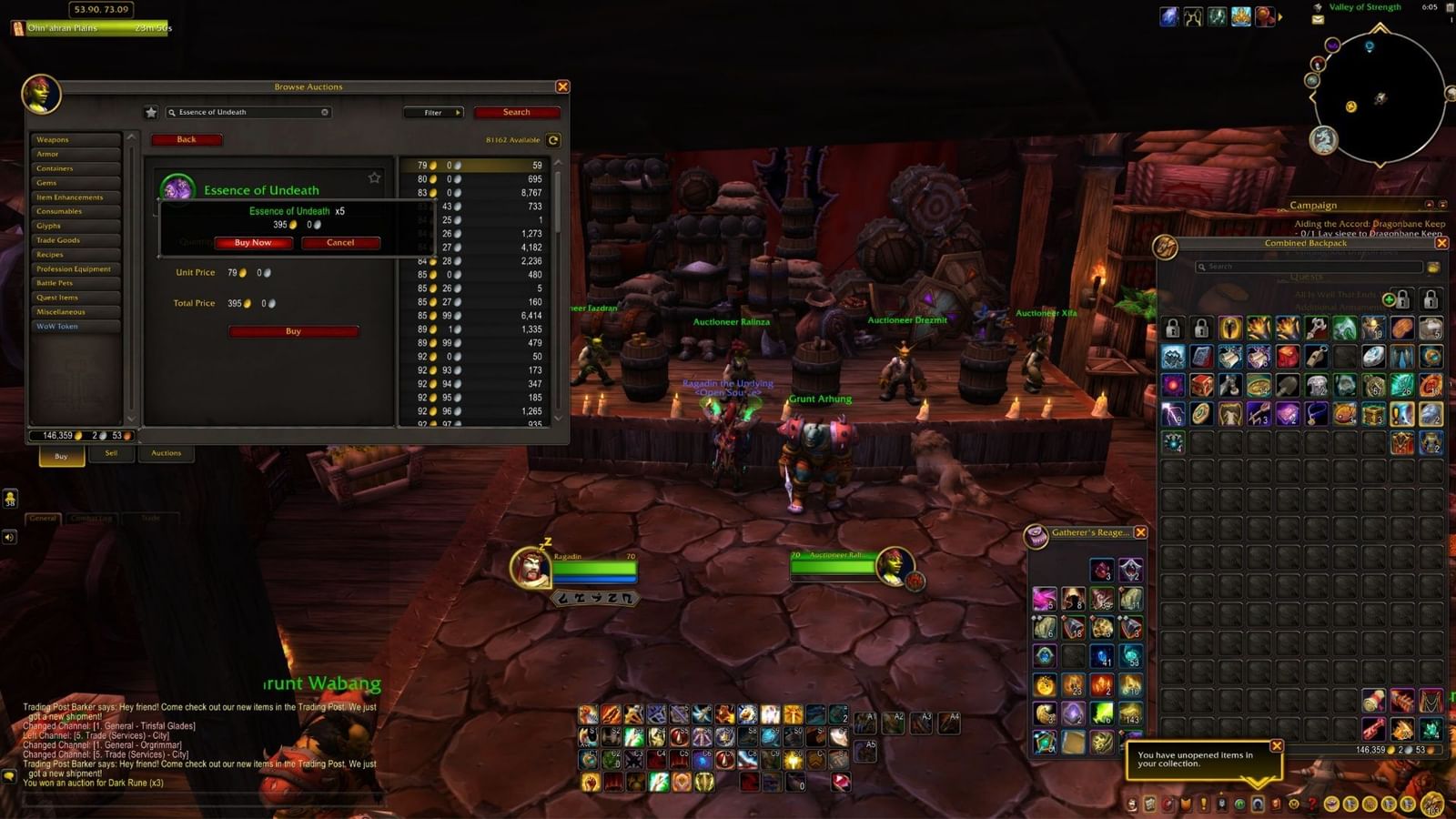The width and height of the screenshot is (1456, 819).
Task: Click the red question mark help icon
Action: [x=1311, y=804]
